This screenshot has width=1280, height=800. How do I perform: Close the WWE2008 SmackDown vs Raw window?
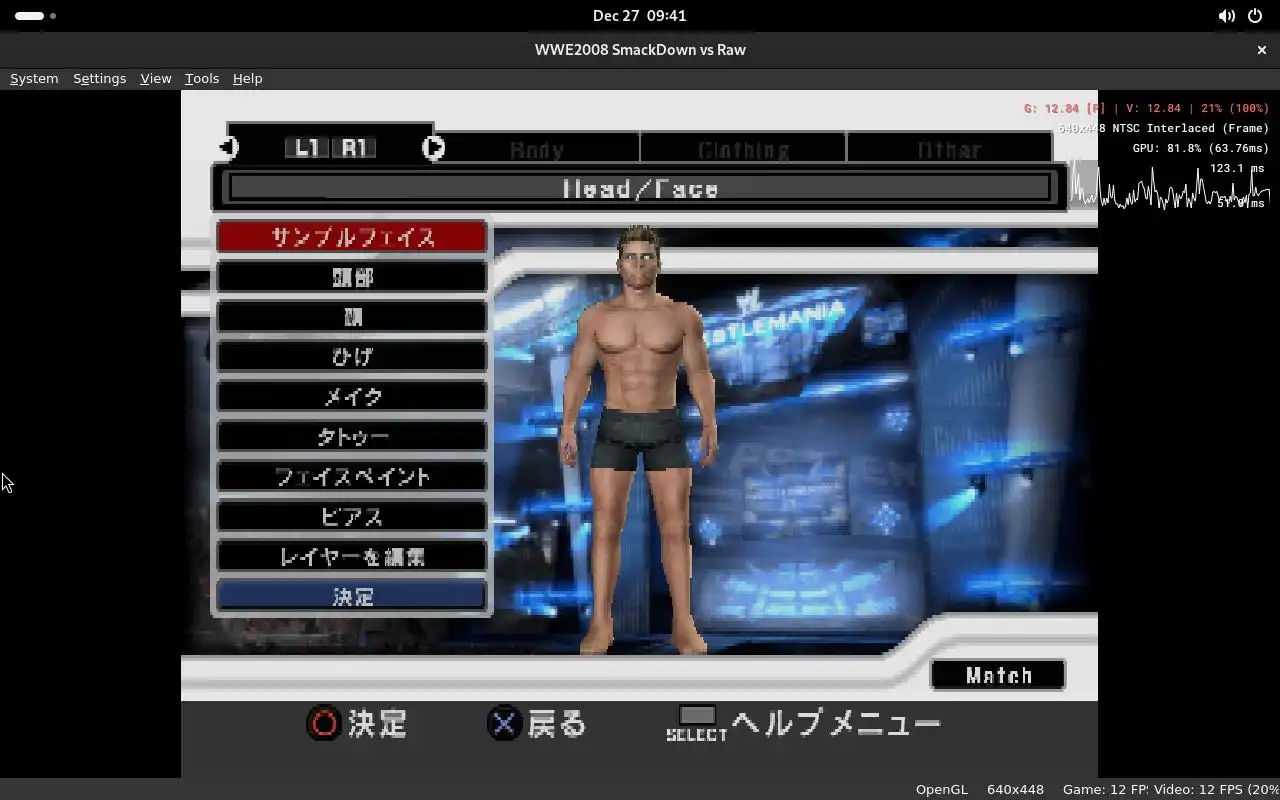(x=1261, y=49)
